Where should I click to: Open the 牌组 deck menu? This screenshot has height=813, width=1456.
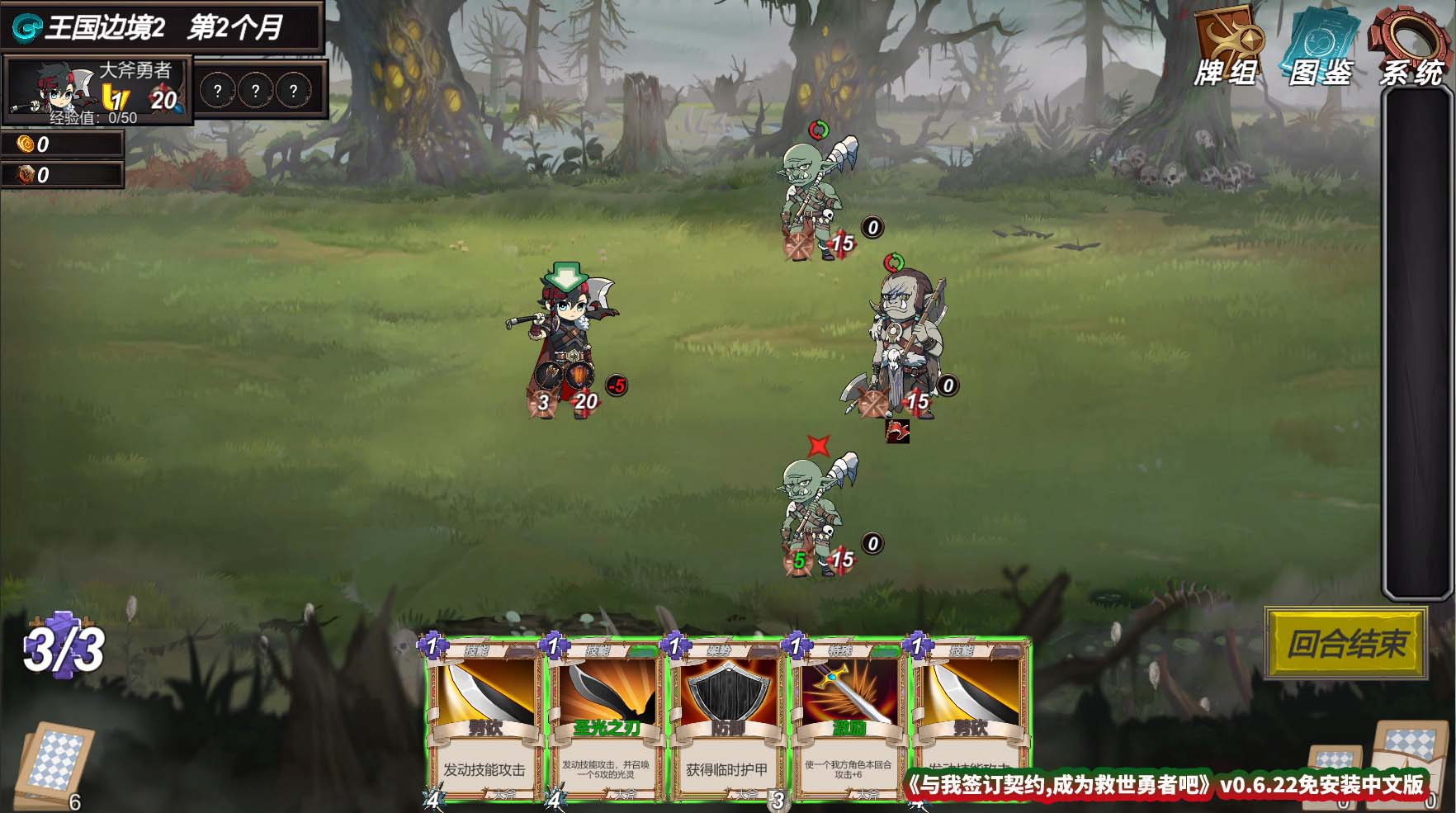coord(1227,47)
